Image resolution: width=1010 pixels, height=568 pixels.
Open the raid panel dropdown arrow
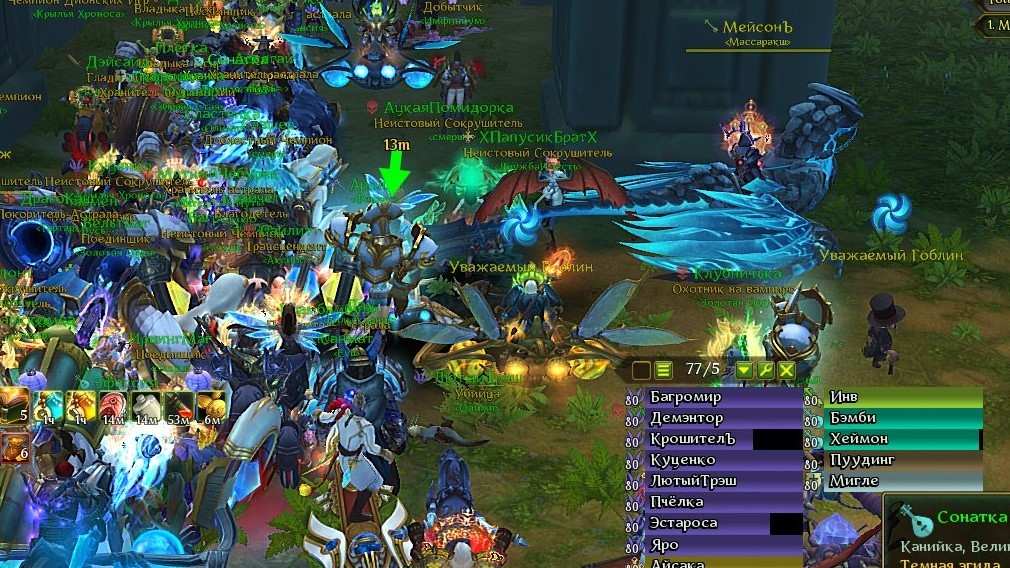[744, 370]
